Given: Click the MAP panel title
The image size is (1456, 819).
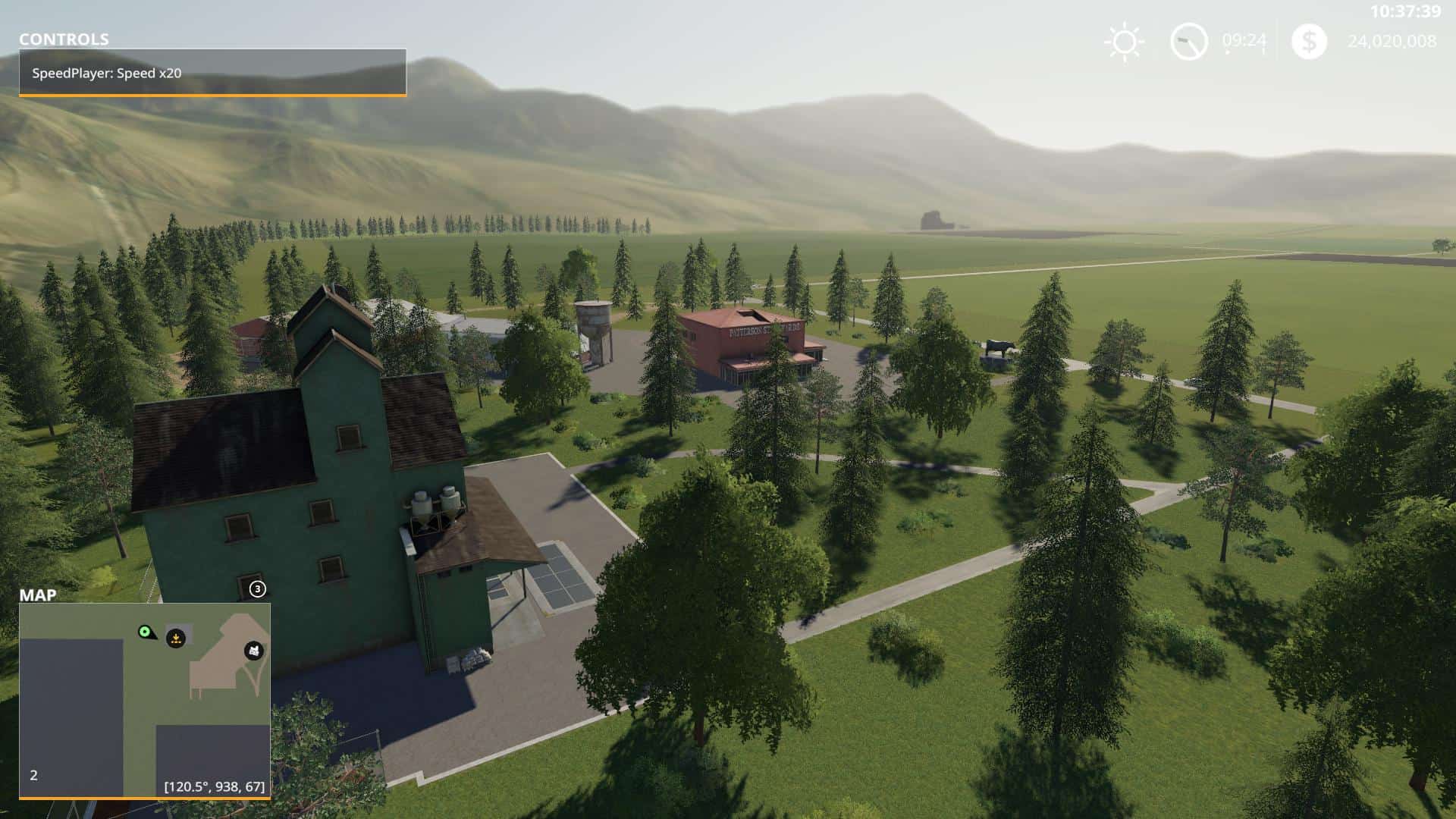Looking at the screenshot, I should click(39, 596).
